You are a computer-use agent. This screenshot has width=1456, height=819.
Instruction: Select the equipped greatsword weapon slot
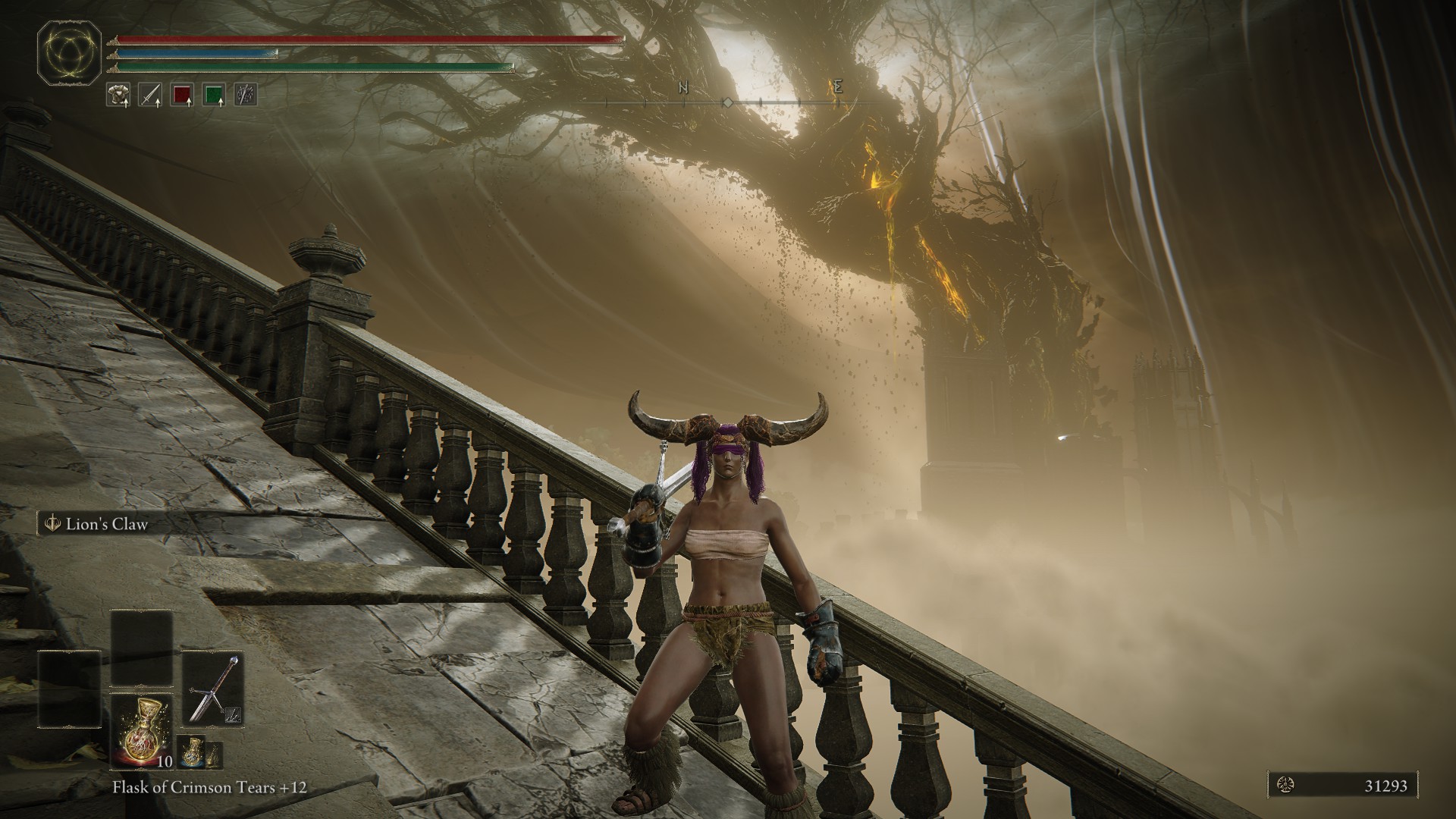(x=213, y=689)
